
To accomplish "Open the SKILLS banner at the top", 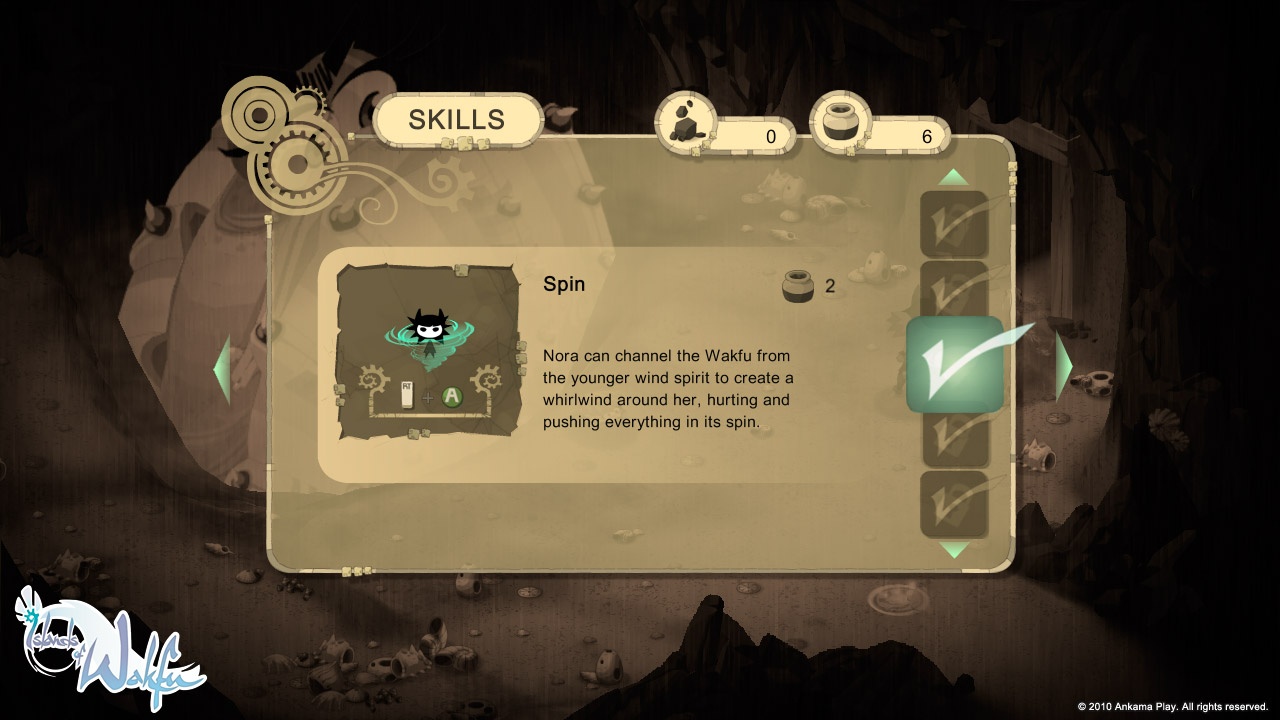I will pyautogui.click(x=455, y=120).
